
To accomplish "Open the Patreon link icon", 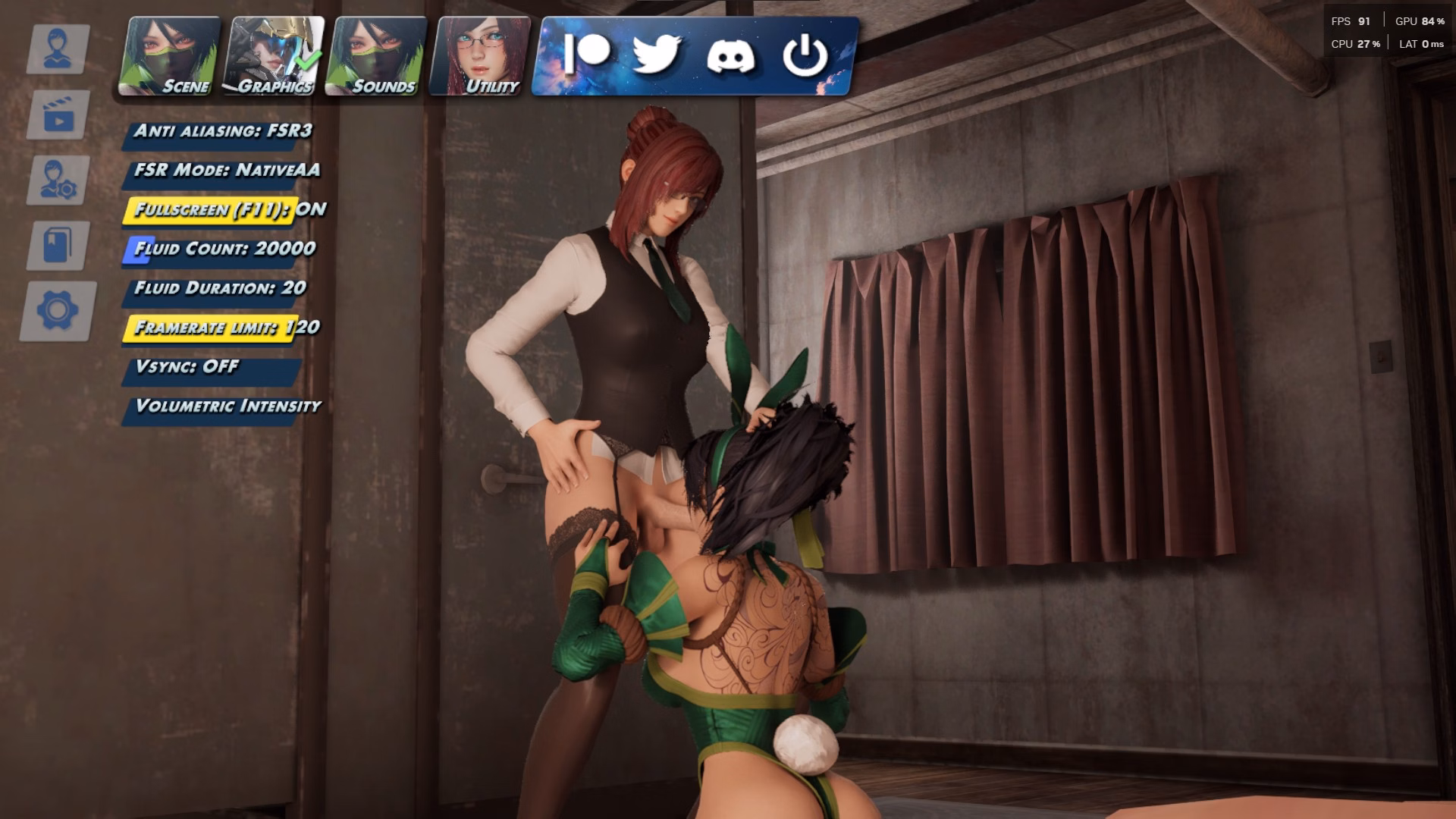I will [586, 54].
